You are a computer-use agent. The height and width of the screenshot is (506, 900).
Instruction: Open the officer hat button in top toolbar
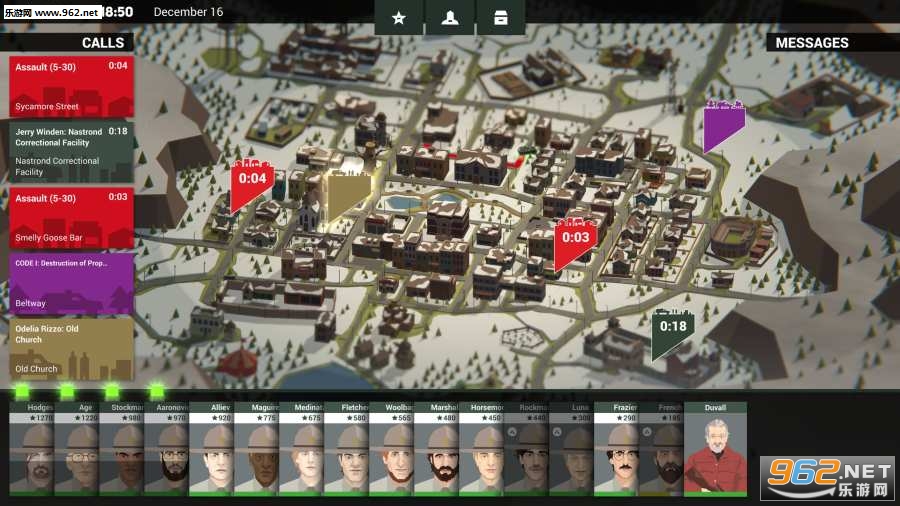[x=449, y=18]
